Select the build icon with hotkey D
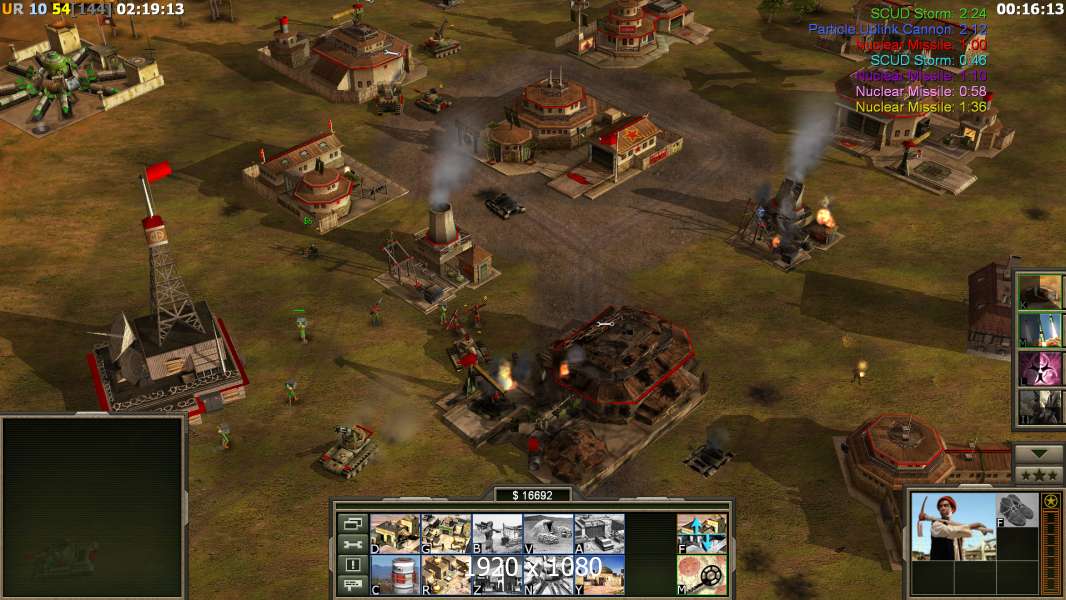This screenshot has height=600, width=1066. click(x=395, y=534)
